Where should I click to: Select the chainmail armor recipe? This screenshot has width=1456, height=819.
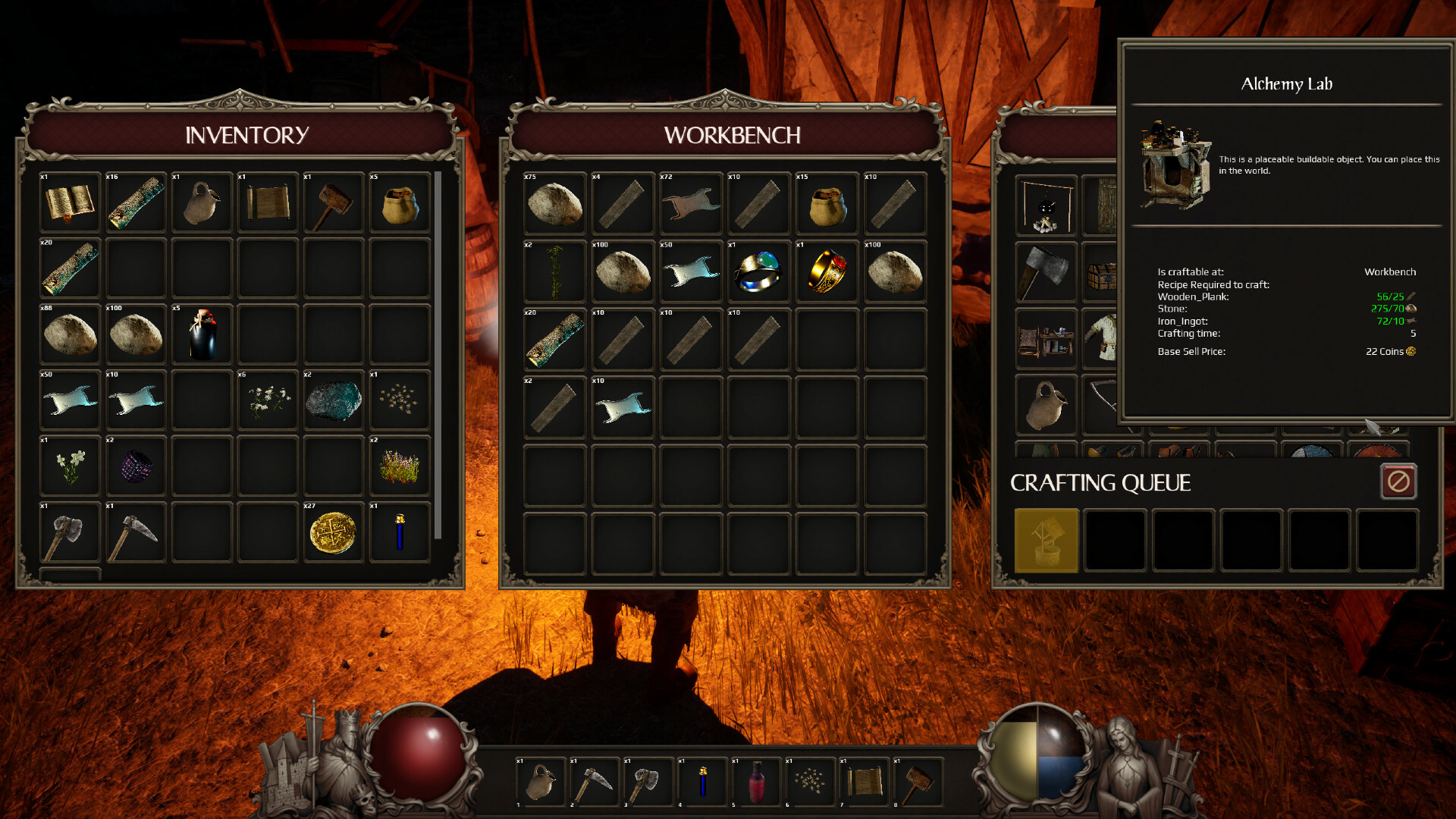pos(1102,337)
